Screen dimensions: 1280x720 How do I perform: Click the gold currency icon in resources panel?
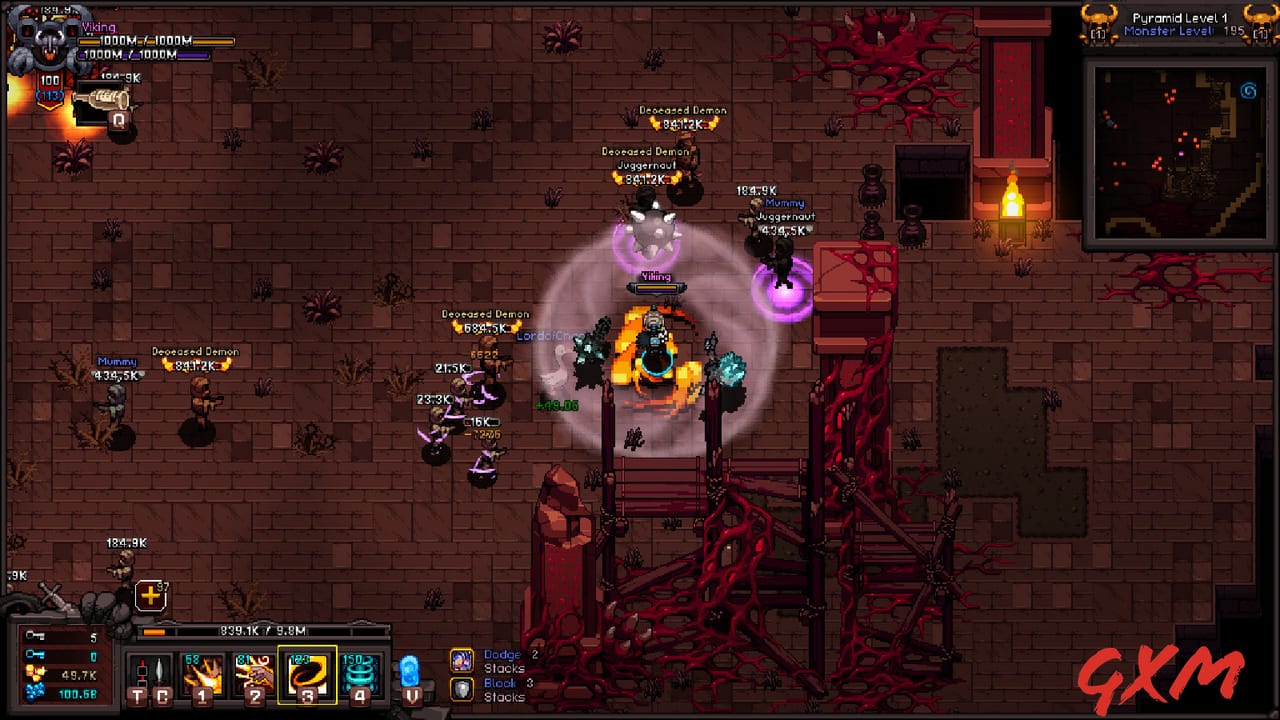36,673
